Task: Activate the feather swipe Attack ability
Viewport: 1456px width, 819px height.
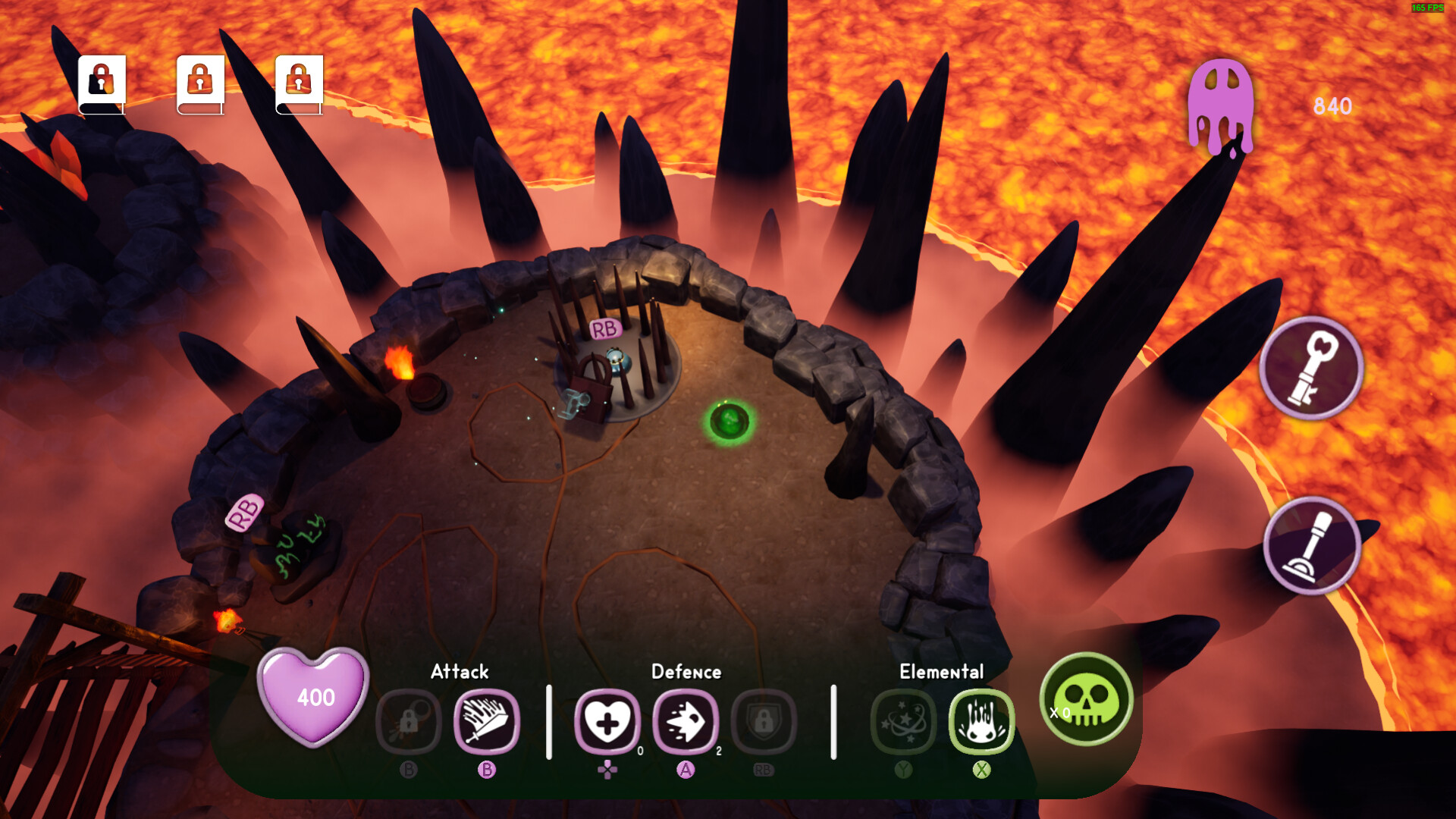Action: tap(486, 721)
